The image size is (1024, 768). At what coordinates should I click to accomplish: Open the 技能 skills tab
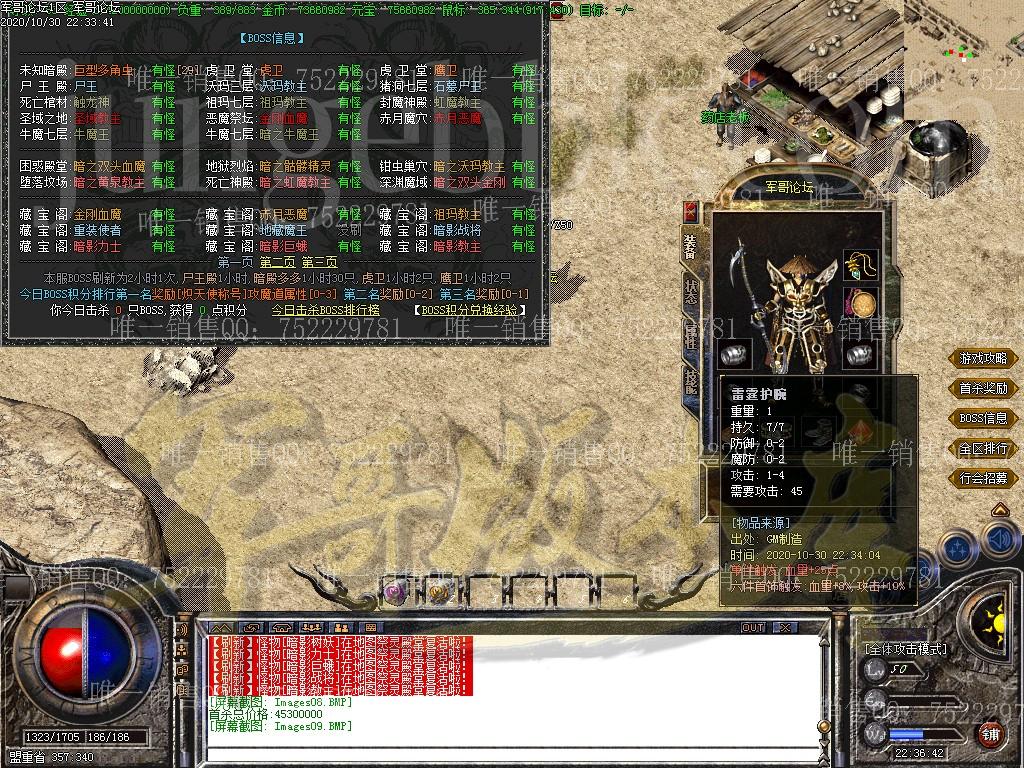pos(691,380)
